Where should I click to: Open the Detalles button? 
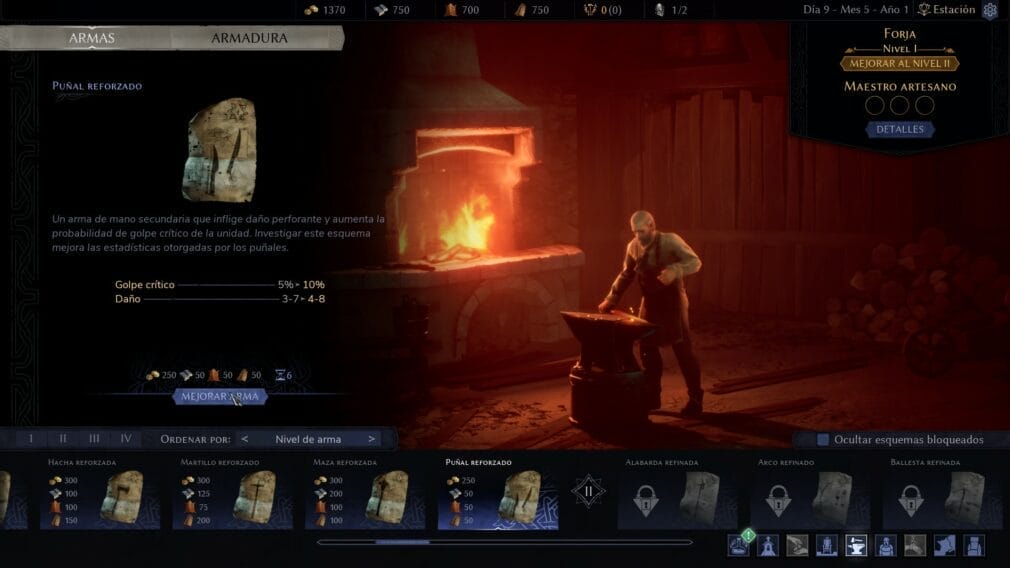point(900,130)
